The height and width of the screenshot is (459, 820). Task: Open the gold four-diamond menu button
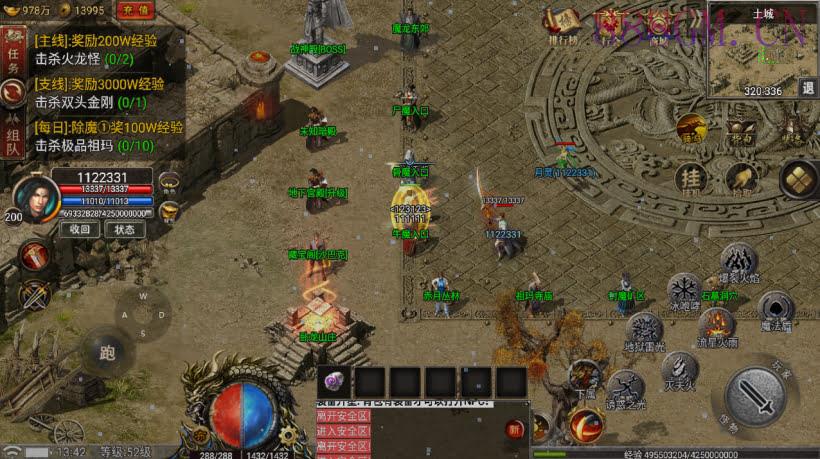pyautogui.click(x=800, y=178)
